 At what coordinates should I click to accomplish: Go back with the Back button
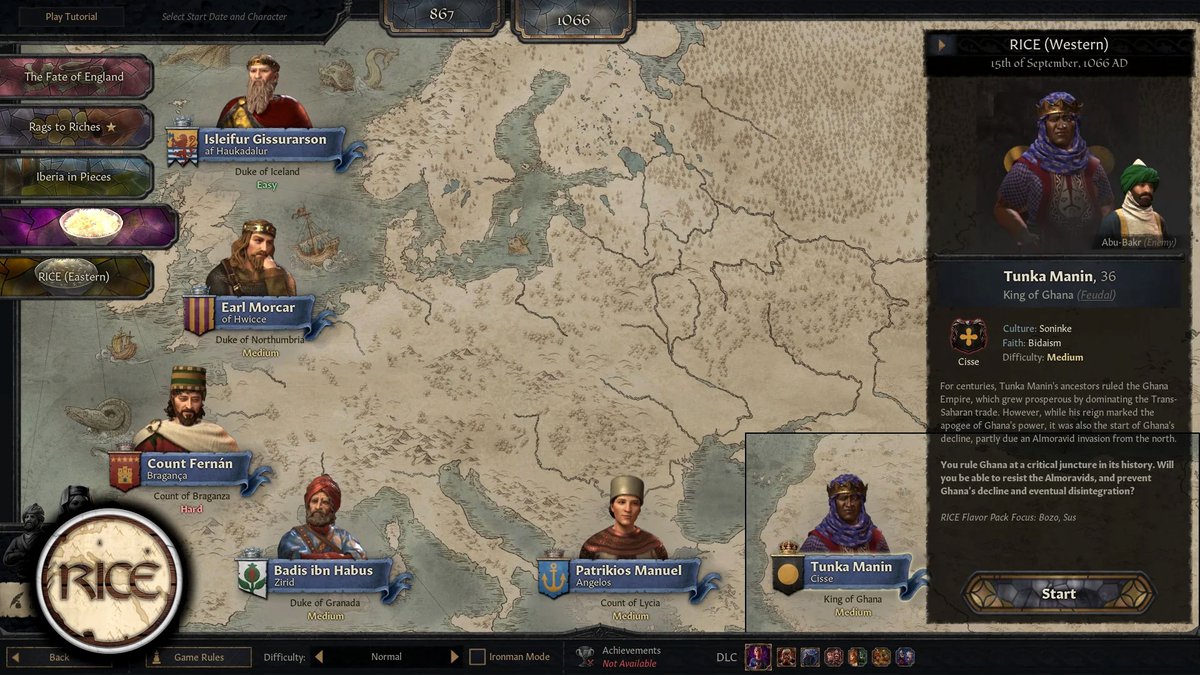[59, 657]
